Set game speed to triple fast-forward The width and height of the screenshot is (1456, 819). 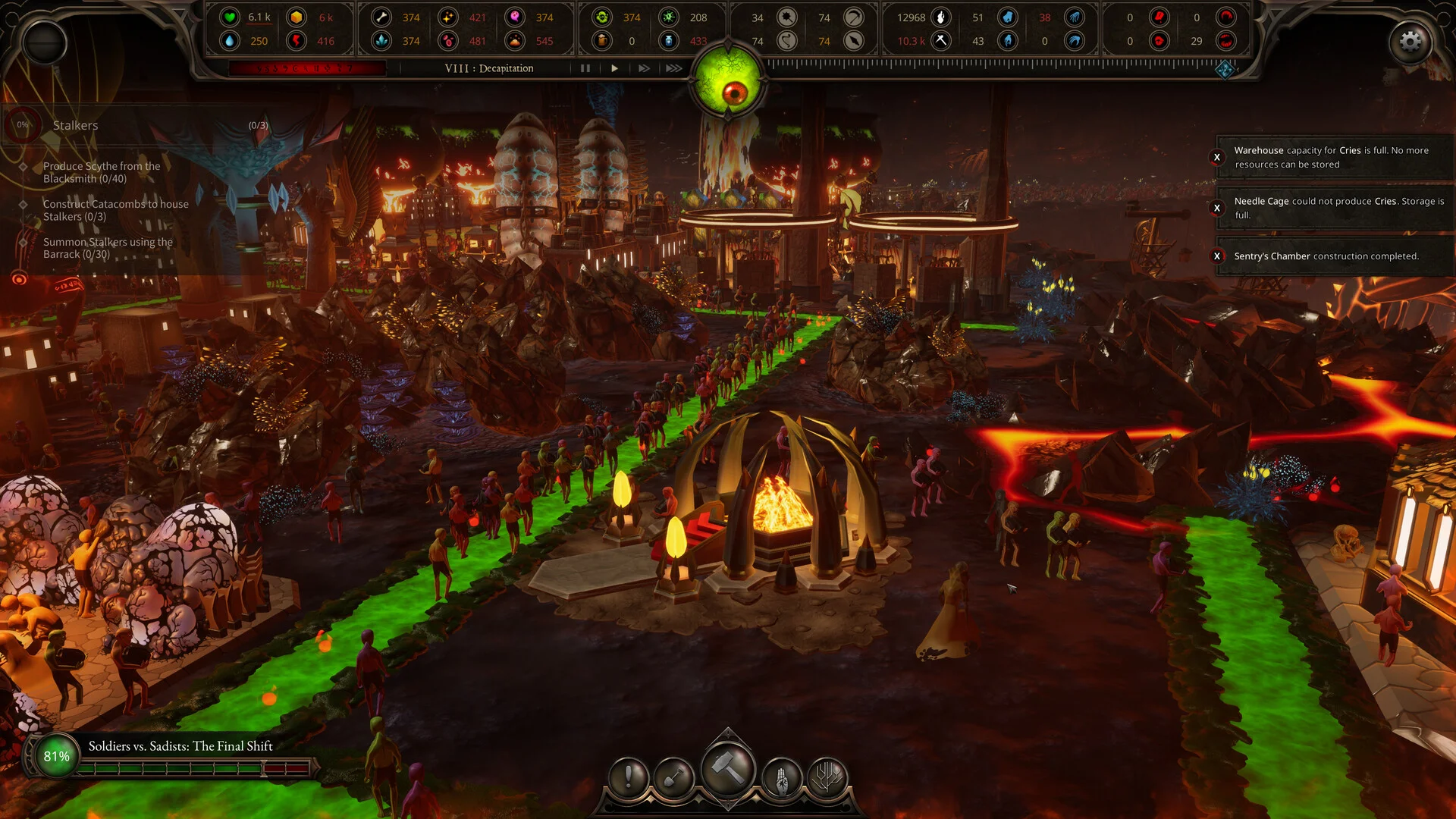coord(673,68)
